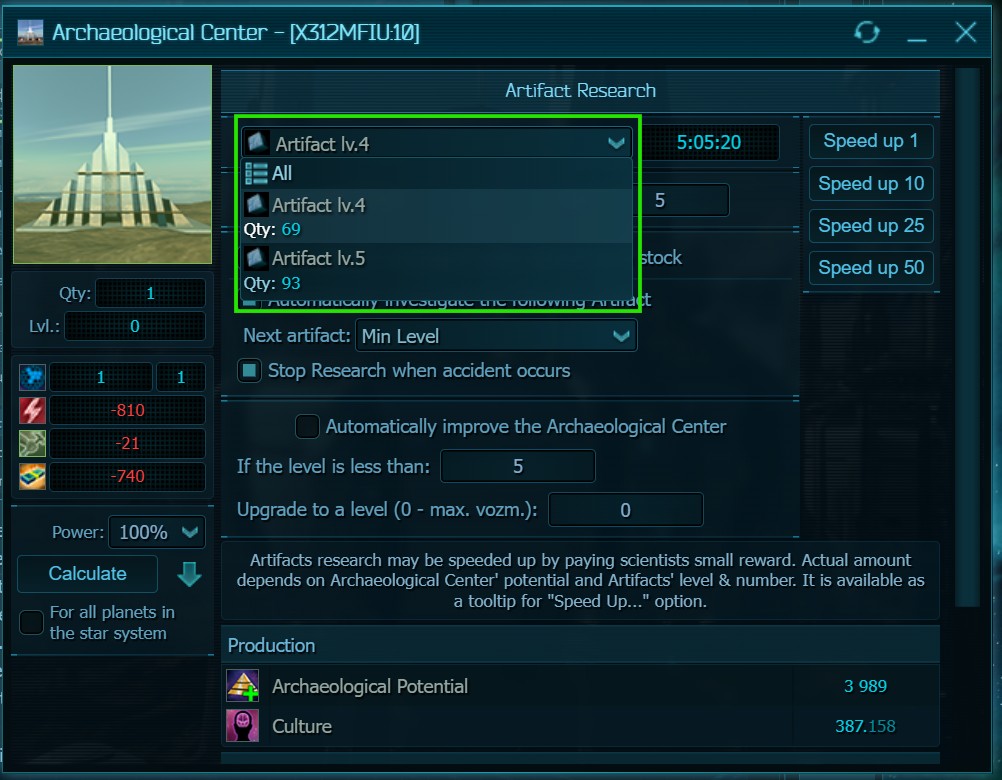Viewport: 1002px width, 780px height.
Task: Close the Archaeological Center window
Action: tap(965, 33)
